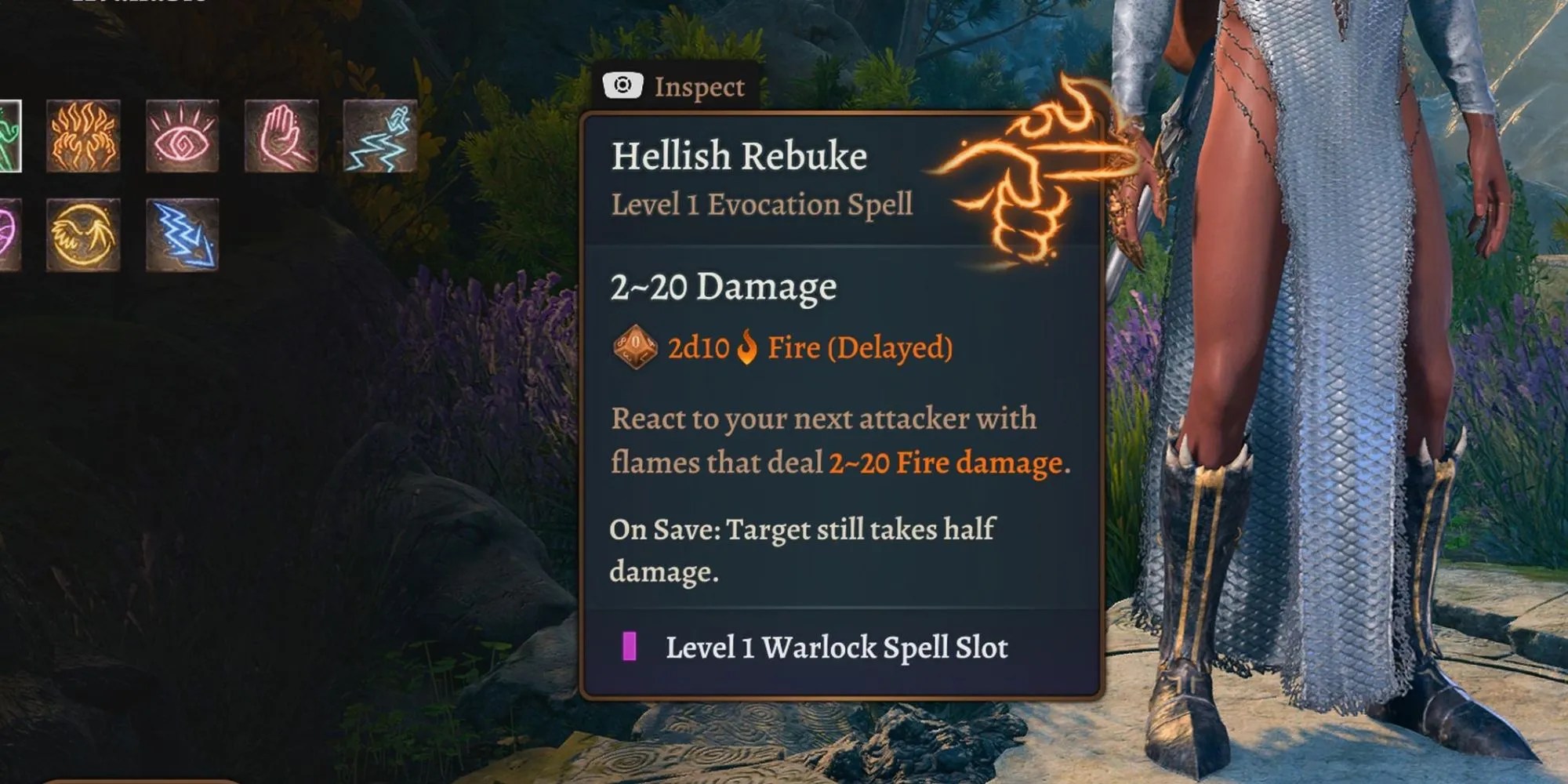1568x784 pixels.
Task: Click the Level 1 Evocation Spell subtitle
Action: point(761,205)
